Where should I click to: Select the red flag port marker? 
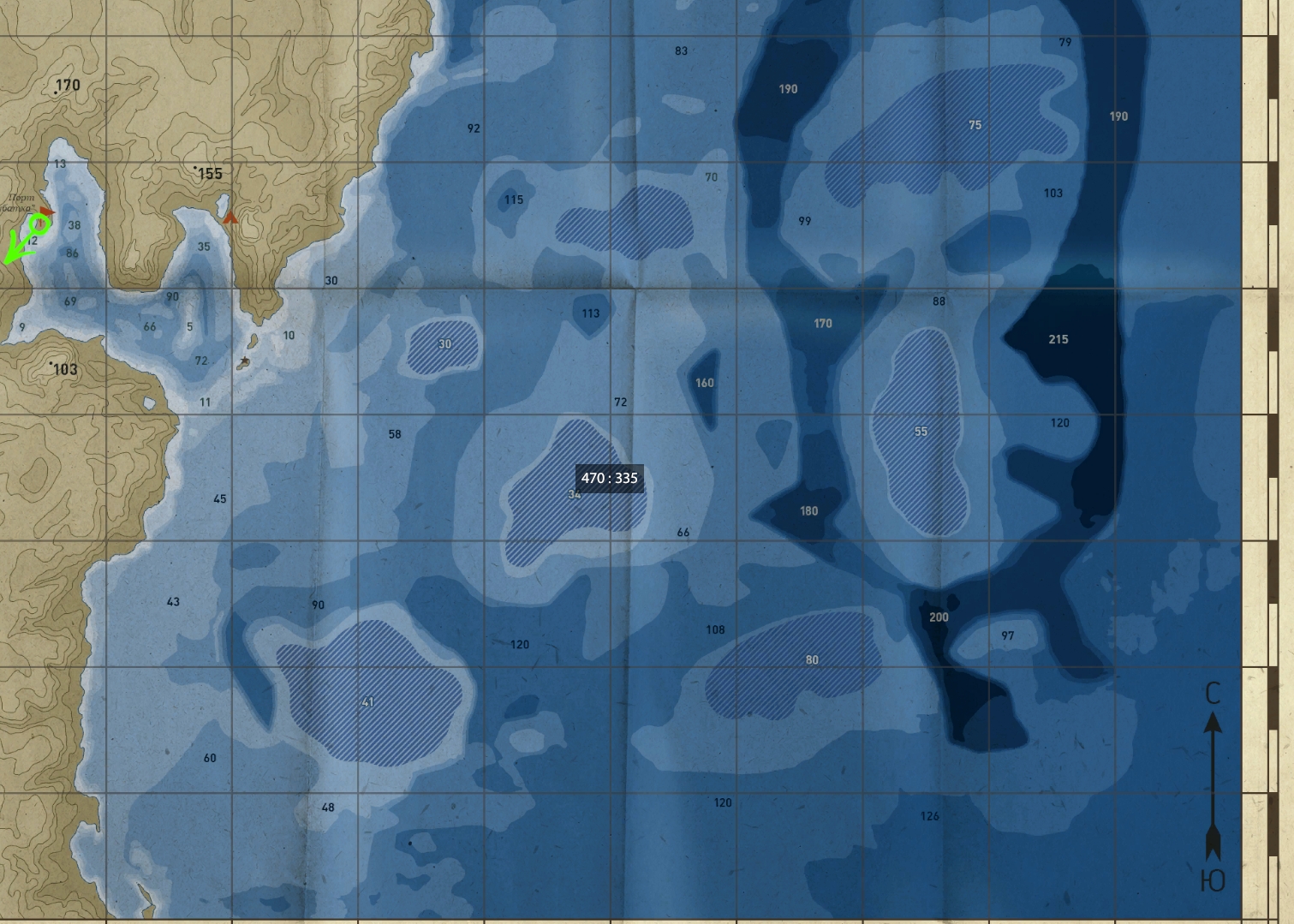pyautogui.click(x=47, y=212)
